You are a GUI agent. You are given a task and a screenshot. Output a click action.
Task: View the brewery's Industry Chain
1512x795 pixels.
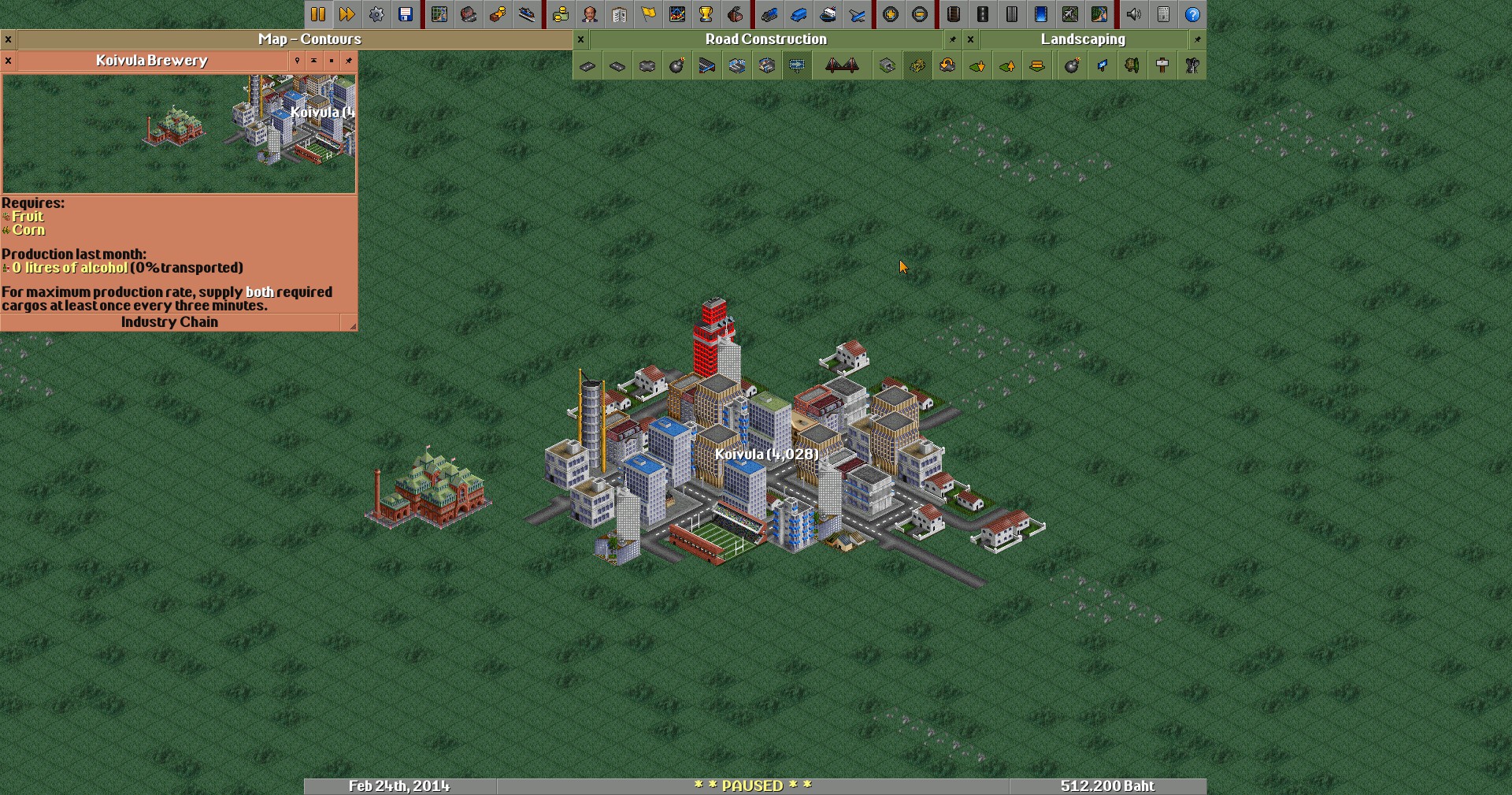pyautogui.click(x=169, y=322)
